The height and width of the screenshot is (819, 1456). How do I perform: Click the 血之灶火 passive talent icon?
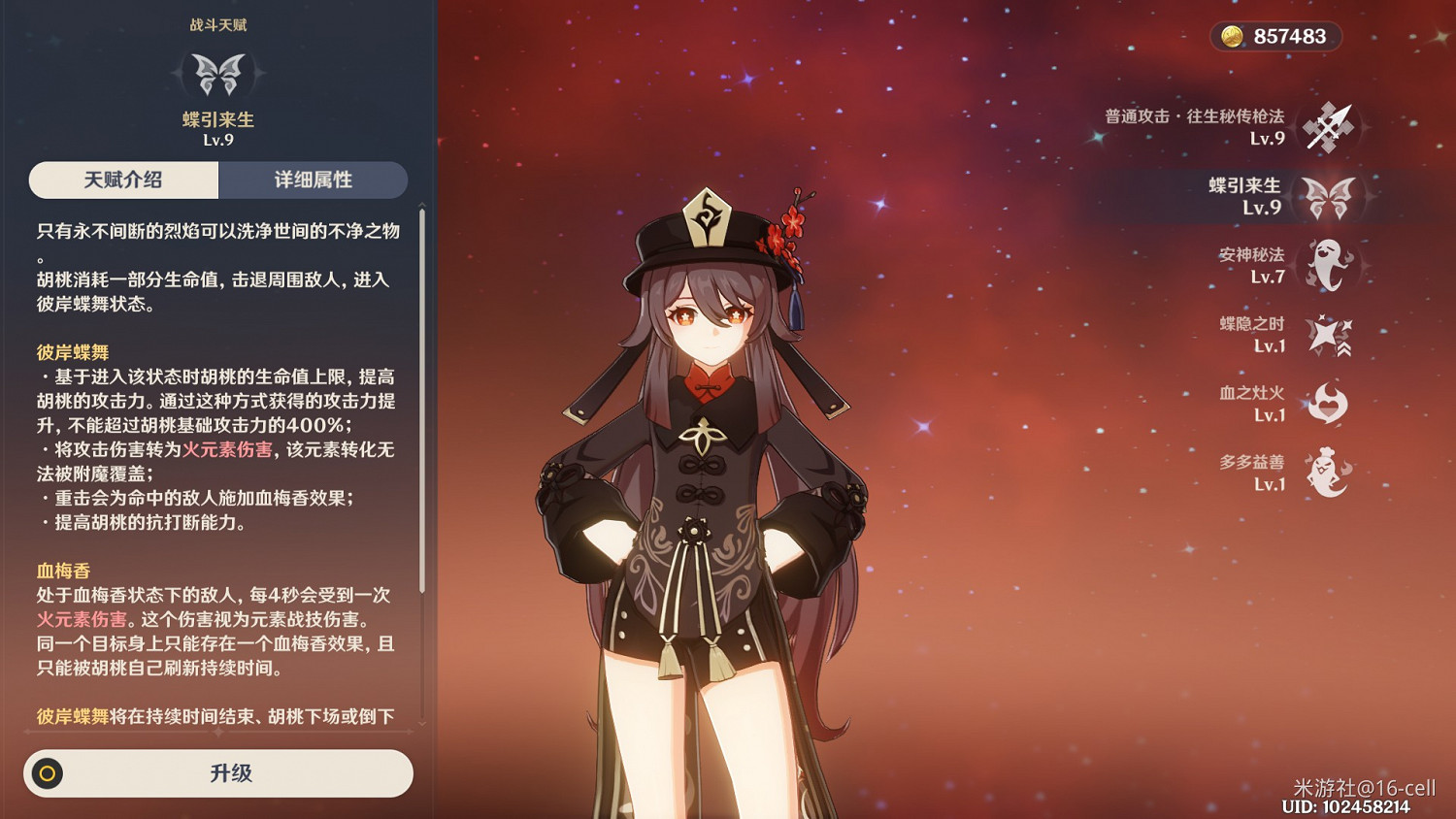coord(1328,402)
